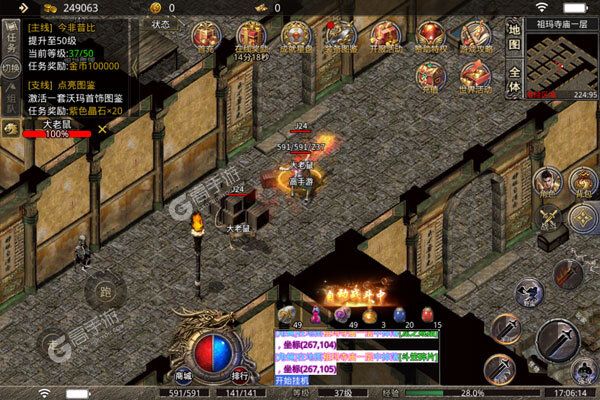Open the 商城 shop button
The height and width of the screenshot is (400, 600).
pyautogui.click(x=183, y=376)
